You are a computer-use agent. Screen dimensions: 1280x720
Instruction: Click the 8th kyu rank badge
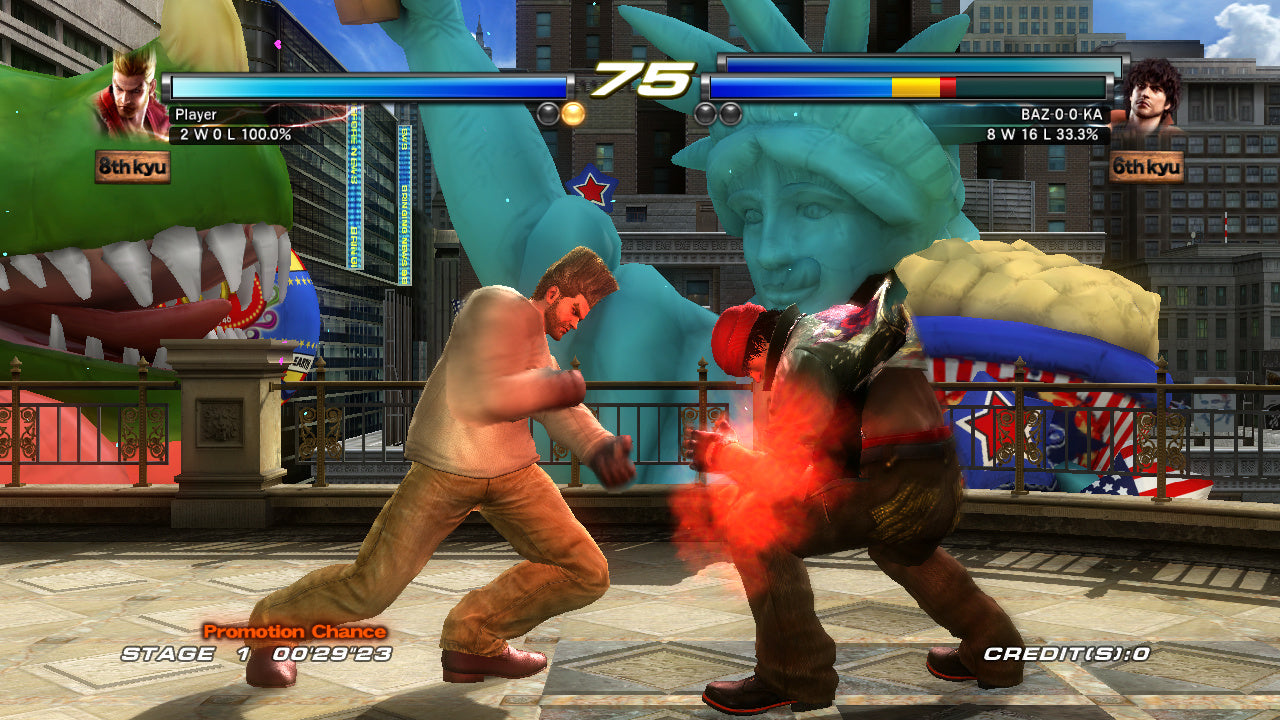tap(133, 166)
